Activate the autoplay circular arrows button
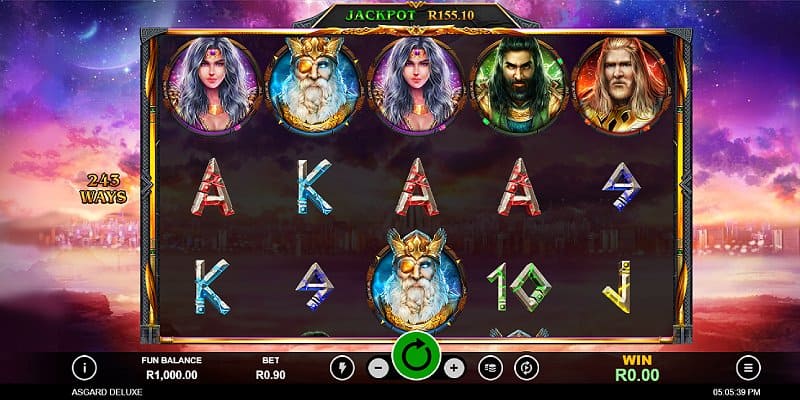 pyautogui.click(x=527, y=367)
